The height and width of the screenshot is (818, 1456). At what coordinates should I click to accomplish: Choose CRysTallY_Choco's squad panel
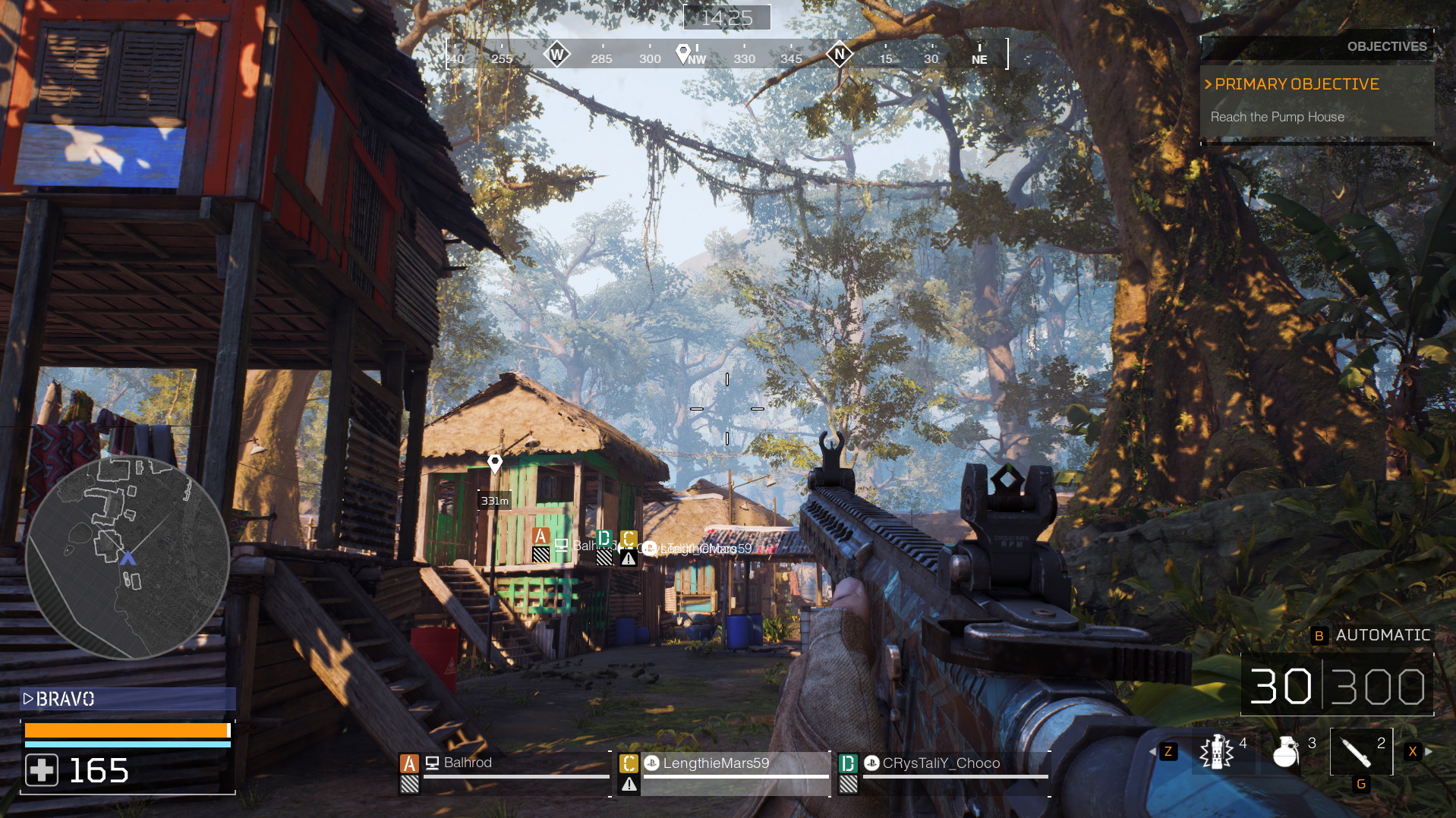click(x=944, y=772)
